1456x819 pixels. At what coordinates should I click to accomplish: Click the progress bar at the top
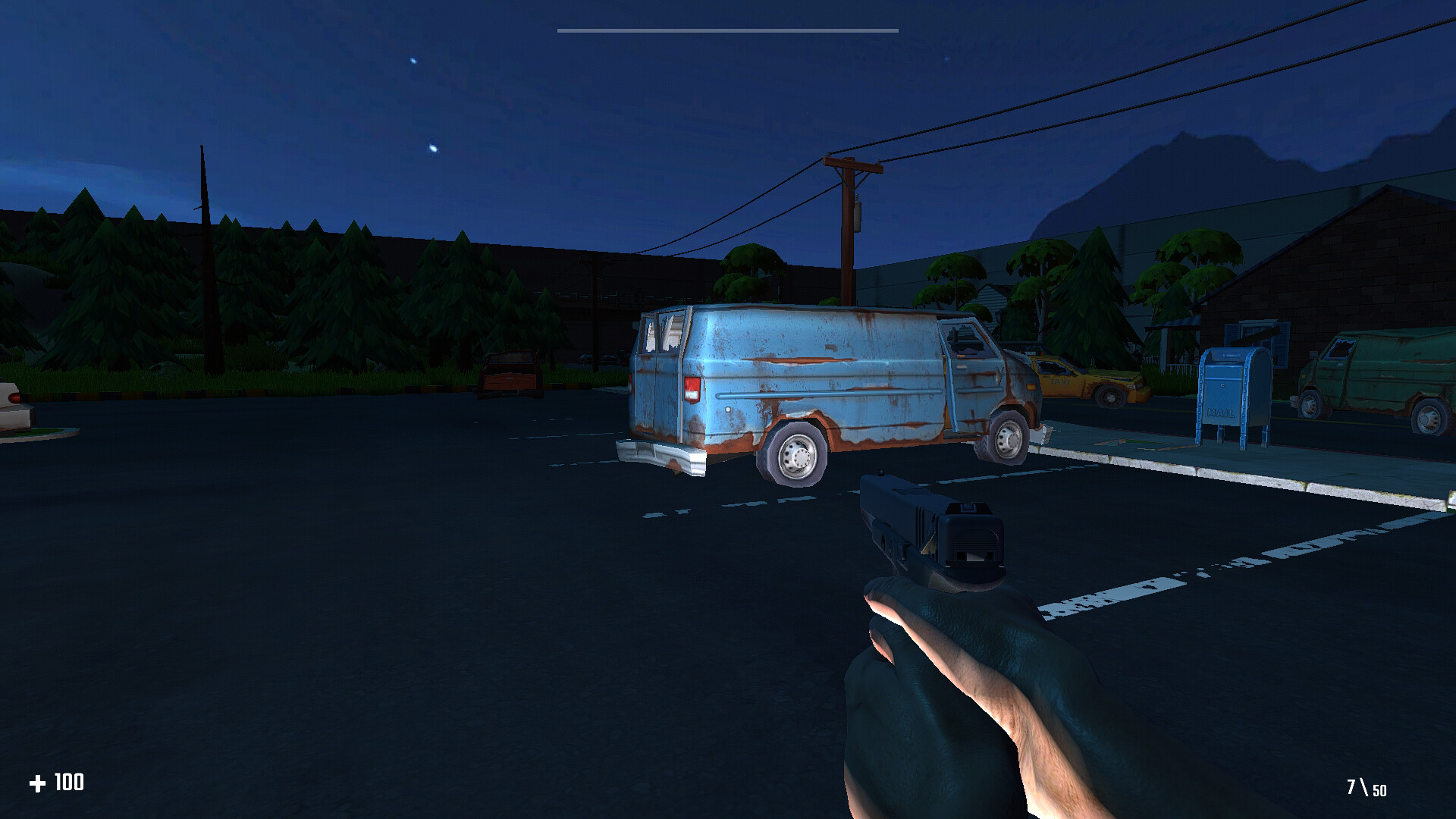pos(726,30)
